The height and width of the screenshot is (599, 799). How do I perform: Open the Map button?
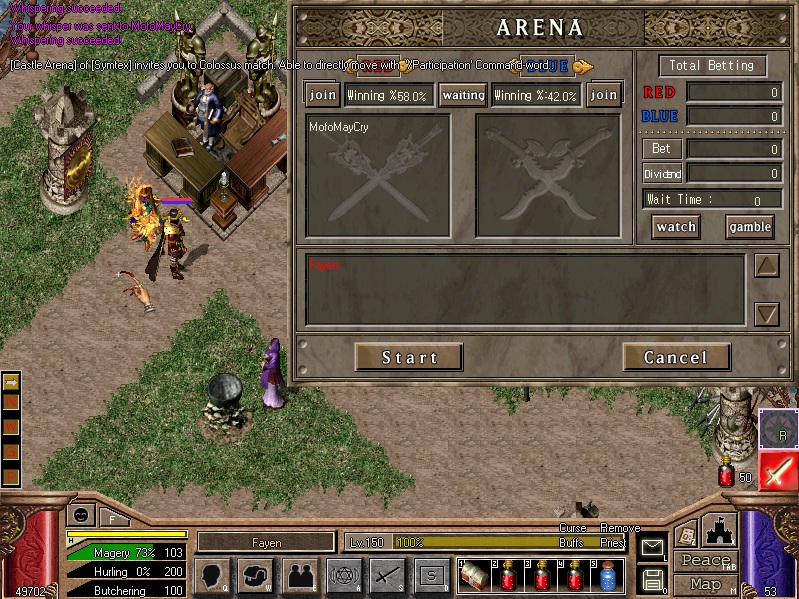tap(706, 583)
